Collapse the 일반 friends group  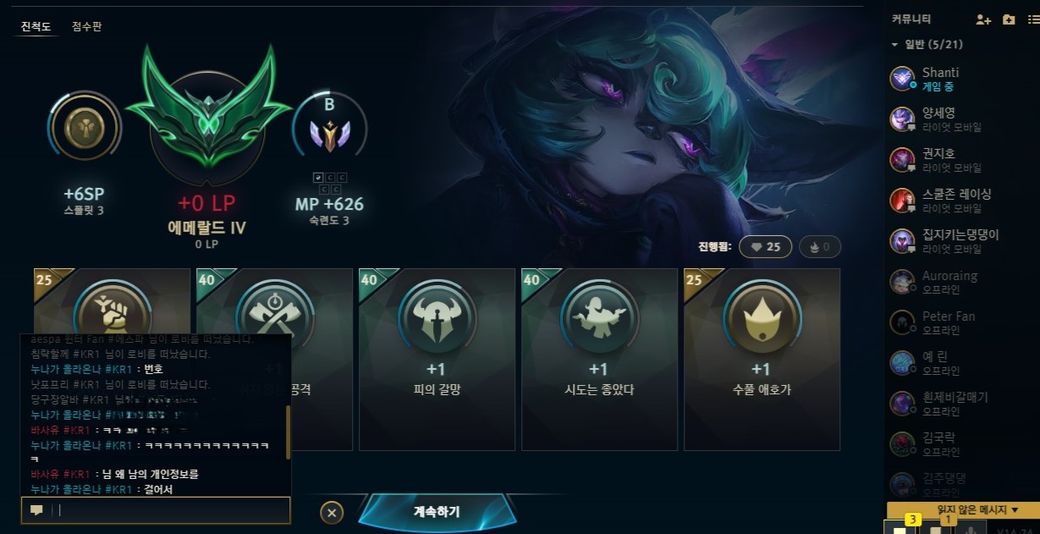tap(895, 45)
